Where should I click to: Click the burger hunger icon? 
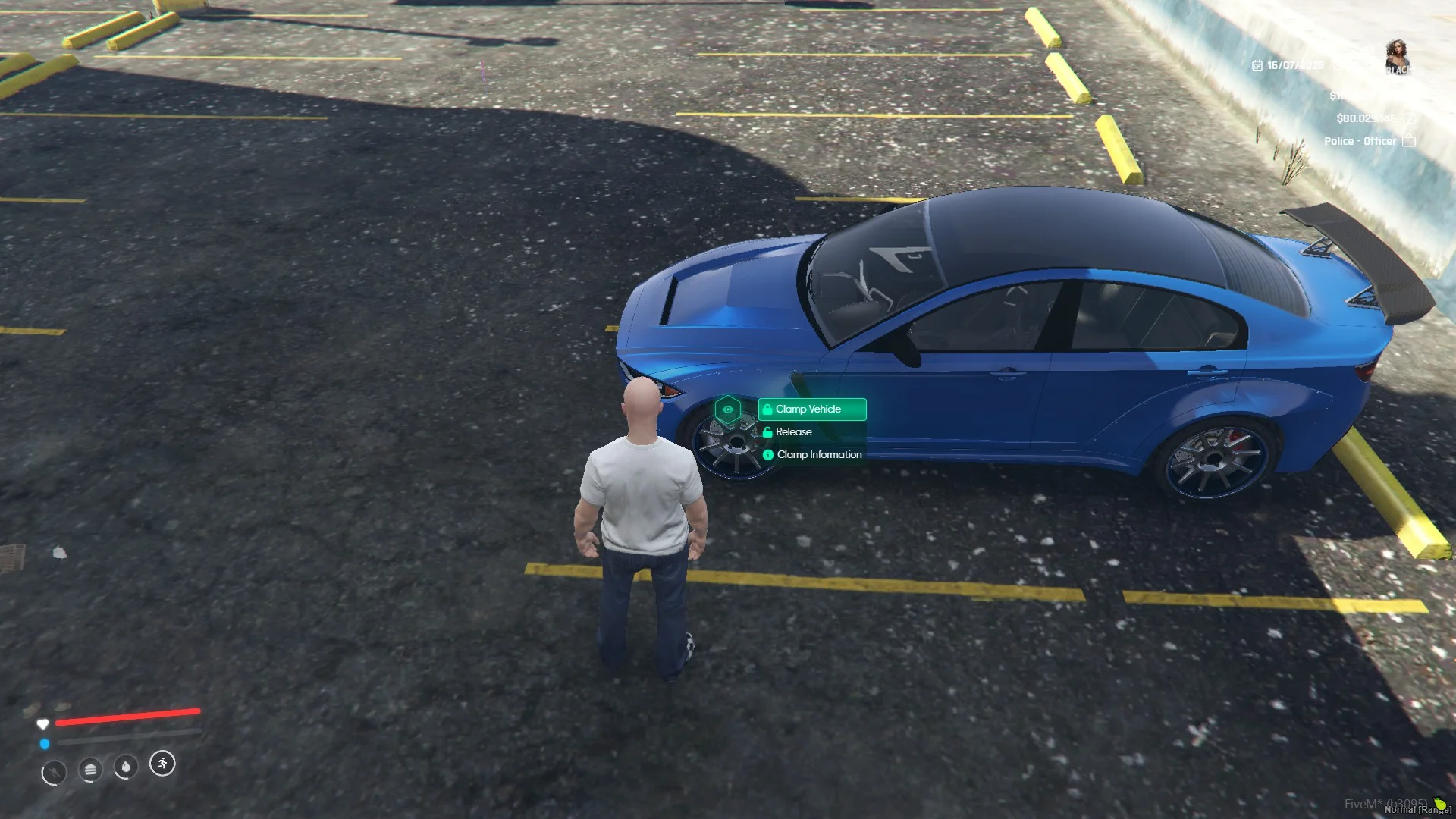click(x=90, y=770)
